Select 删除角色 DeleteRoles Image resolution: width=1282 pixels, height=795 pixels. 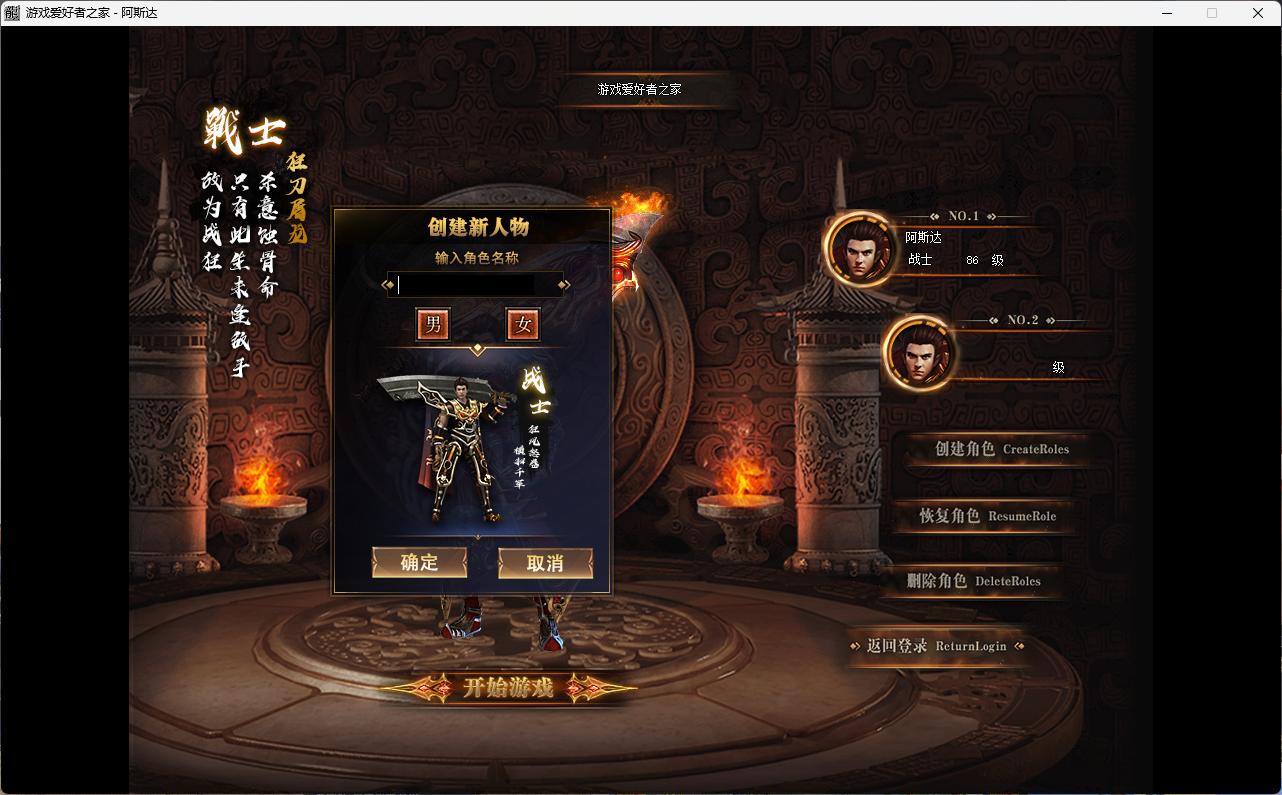coord(973,581)
